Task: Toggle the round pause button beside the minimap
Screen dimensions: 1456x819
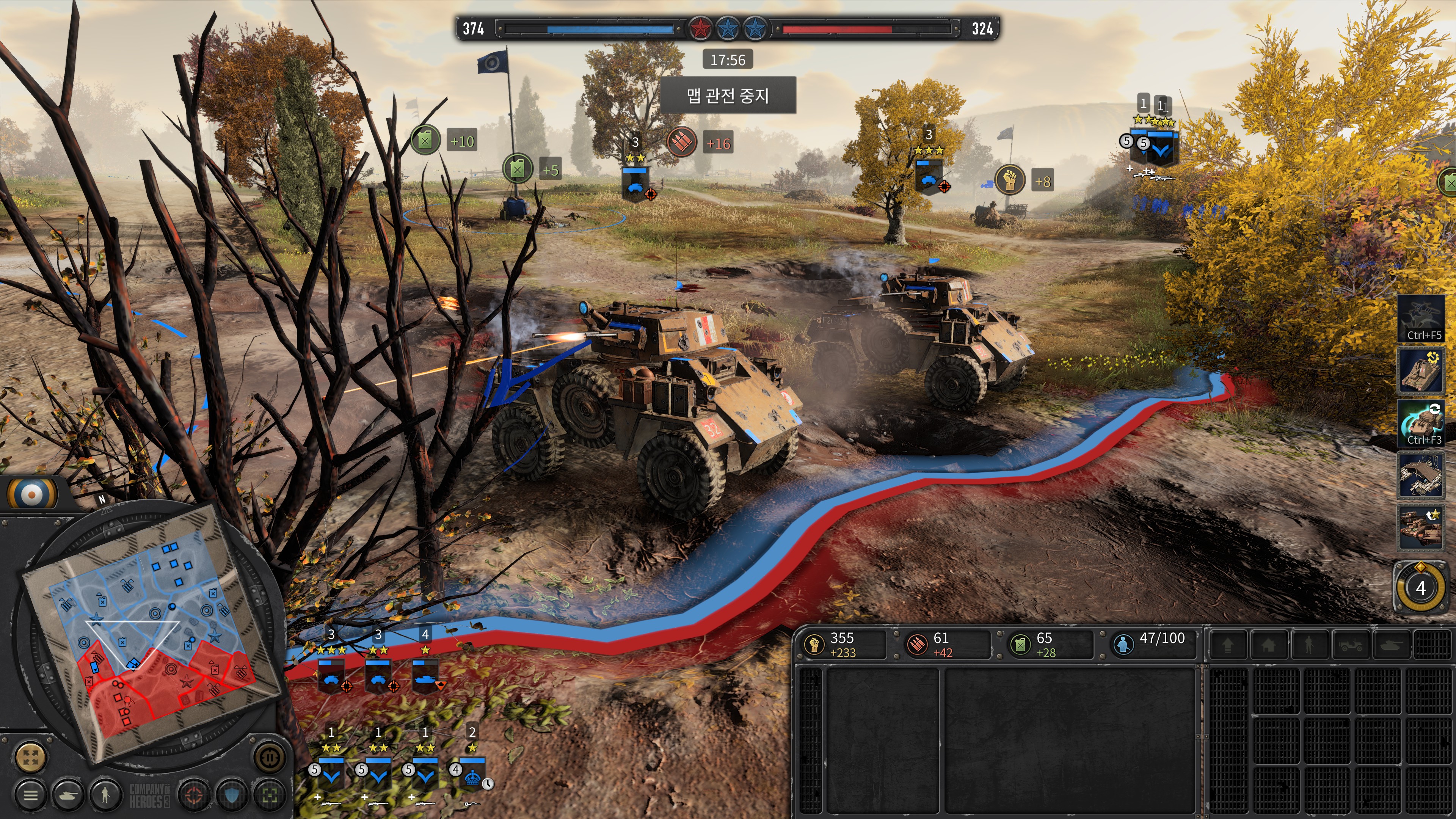Action: pos(269,756)
